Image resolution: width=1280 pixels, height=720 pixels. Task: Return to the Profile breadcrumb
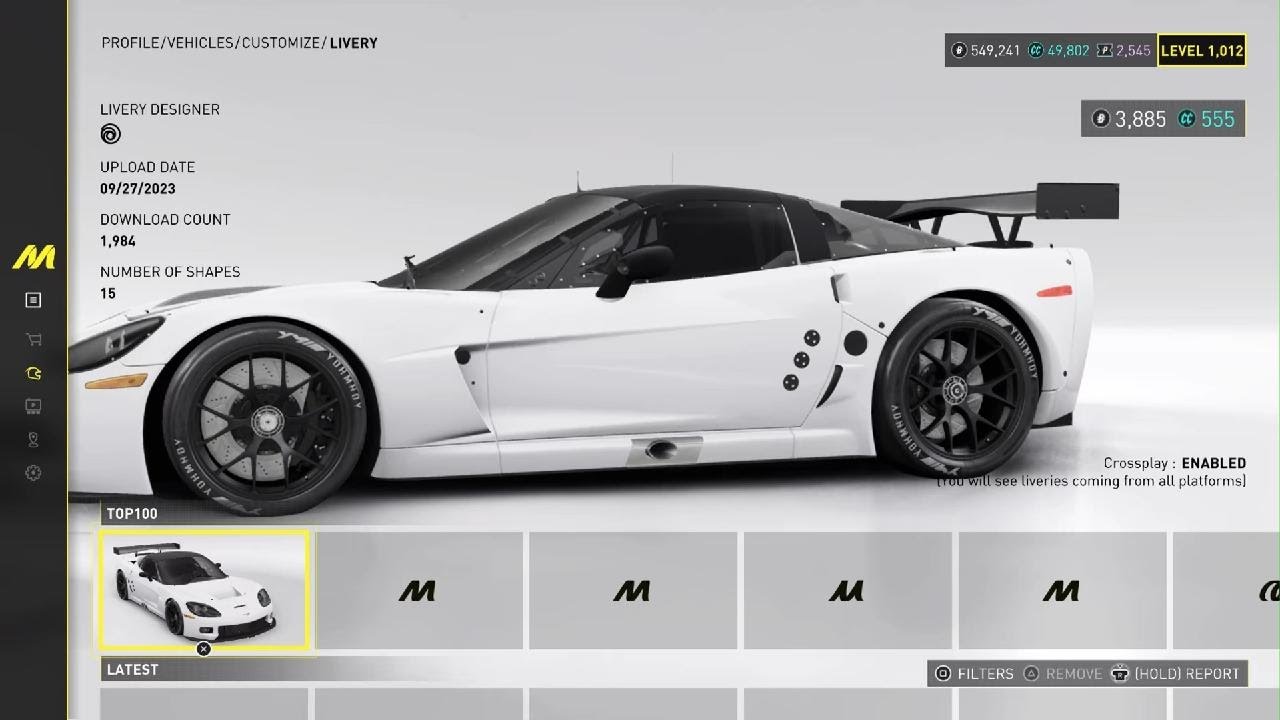tap(131, 43)
